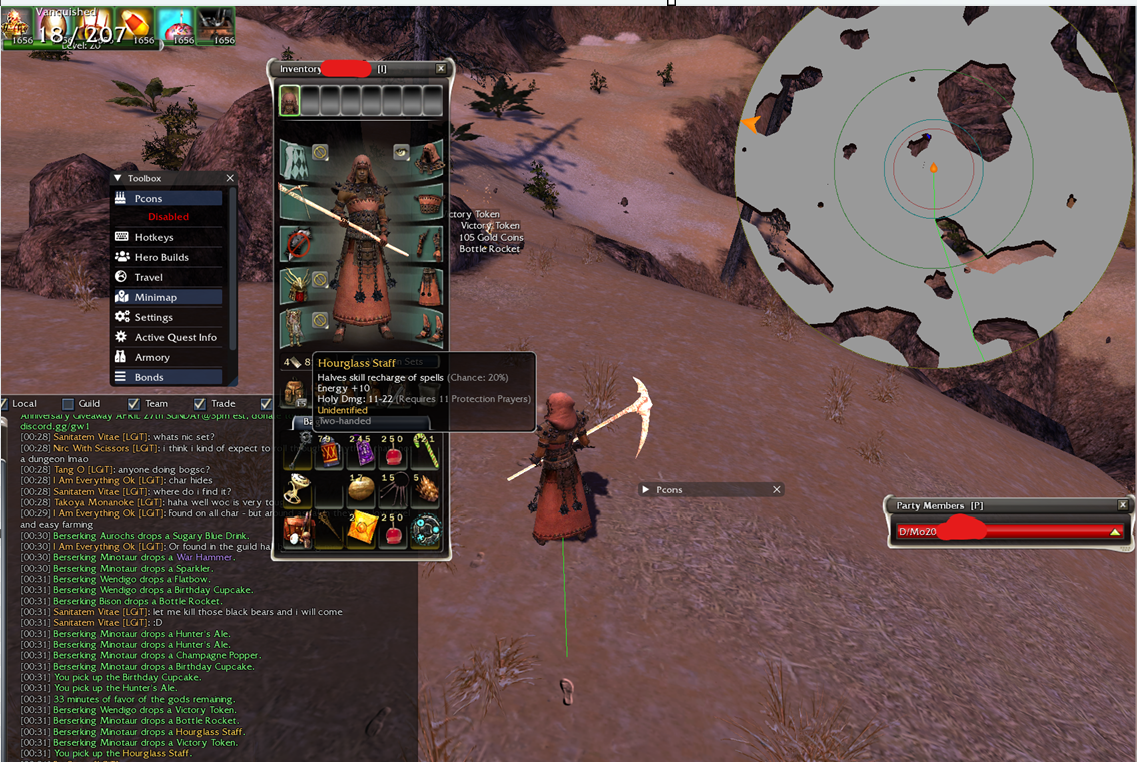The width and height of the screenshot is (1137, 762).
Task: Close the Inventory window
Action: click(x=441, y=69)
